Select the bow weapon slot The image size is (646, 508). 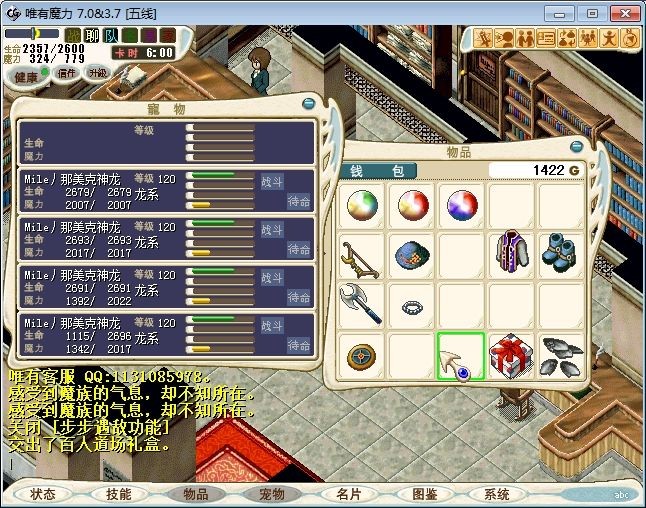point(359,255)
